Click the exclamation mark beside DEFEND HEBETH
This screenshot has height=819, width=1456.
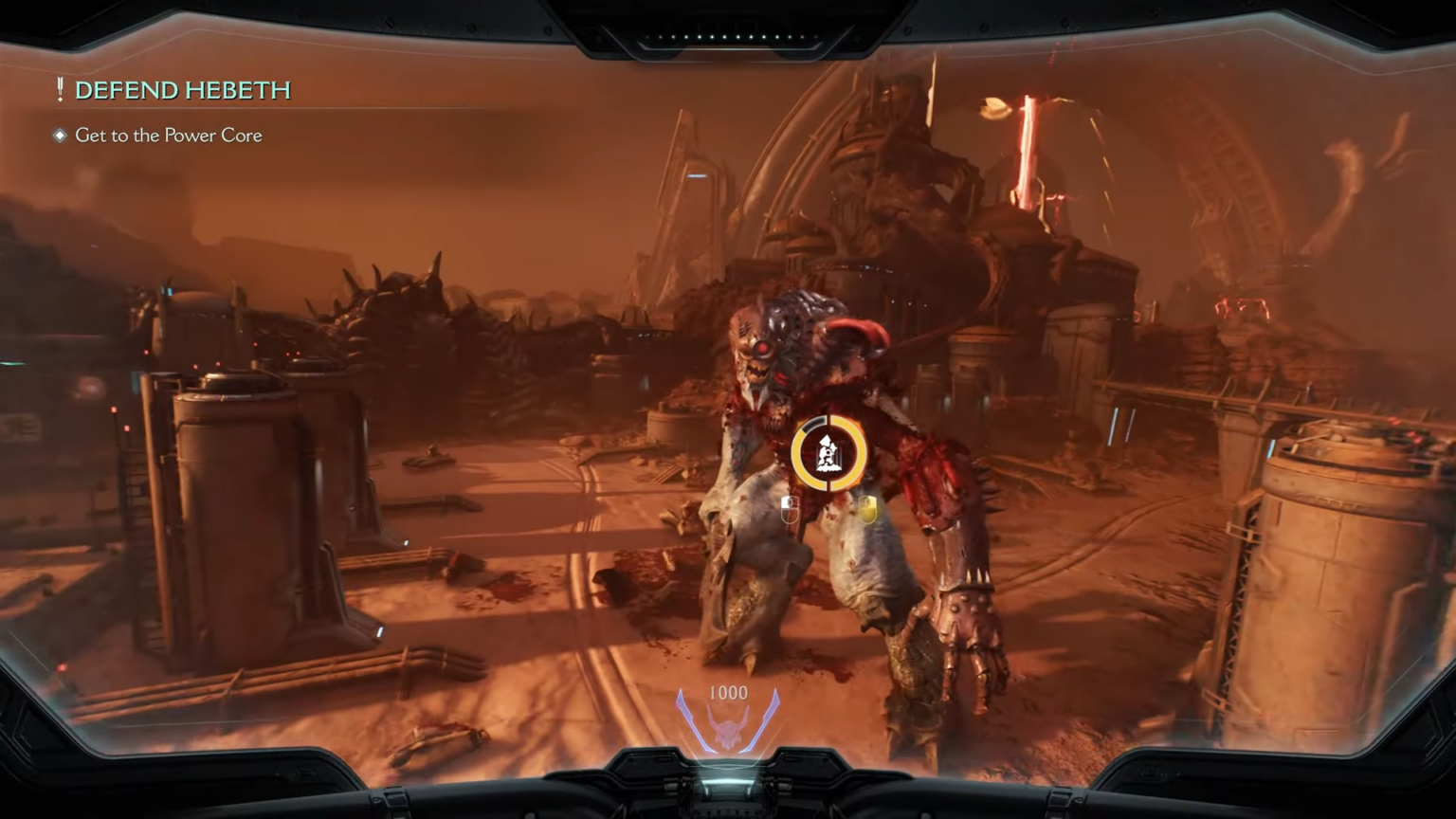pos(60,90)
